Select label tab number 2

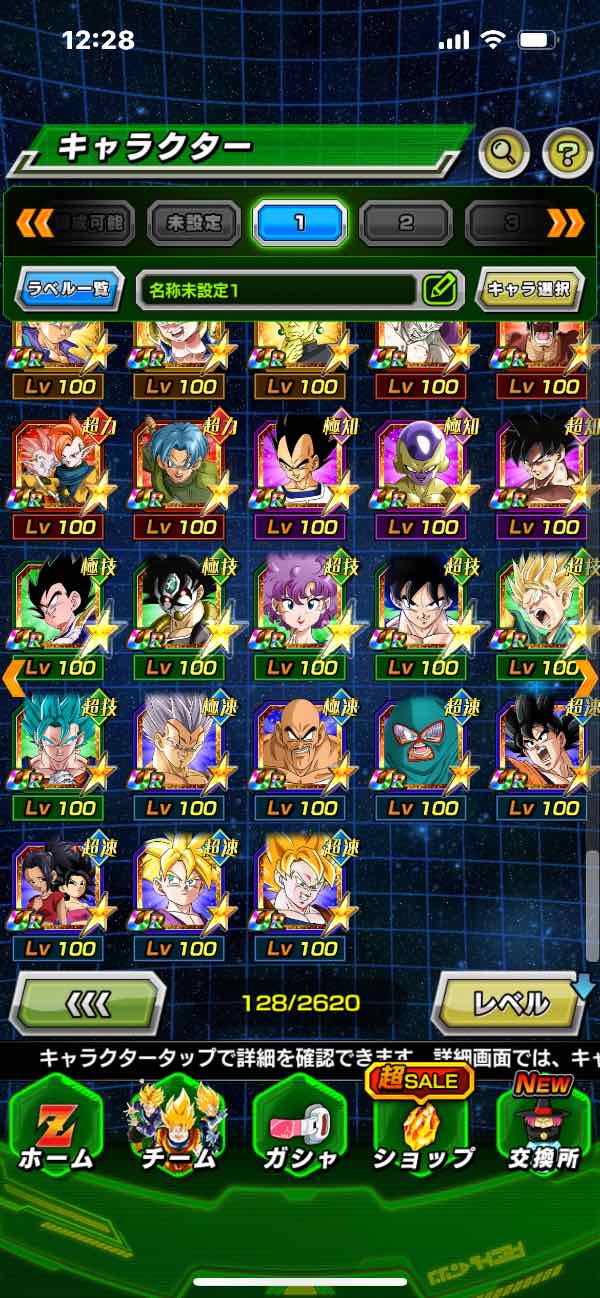click(x=405, y=222)
